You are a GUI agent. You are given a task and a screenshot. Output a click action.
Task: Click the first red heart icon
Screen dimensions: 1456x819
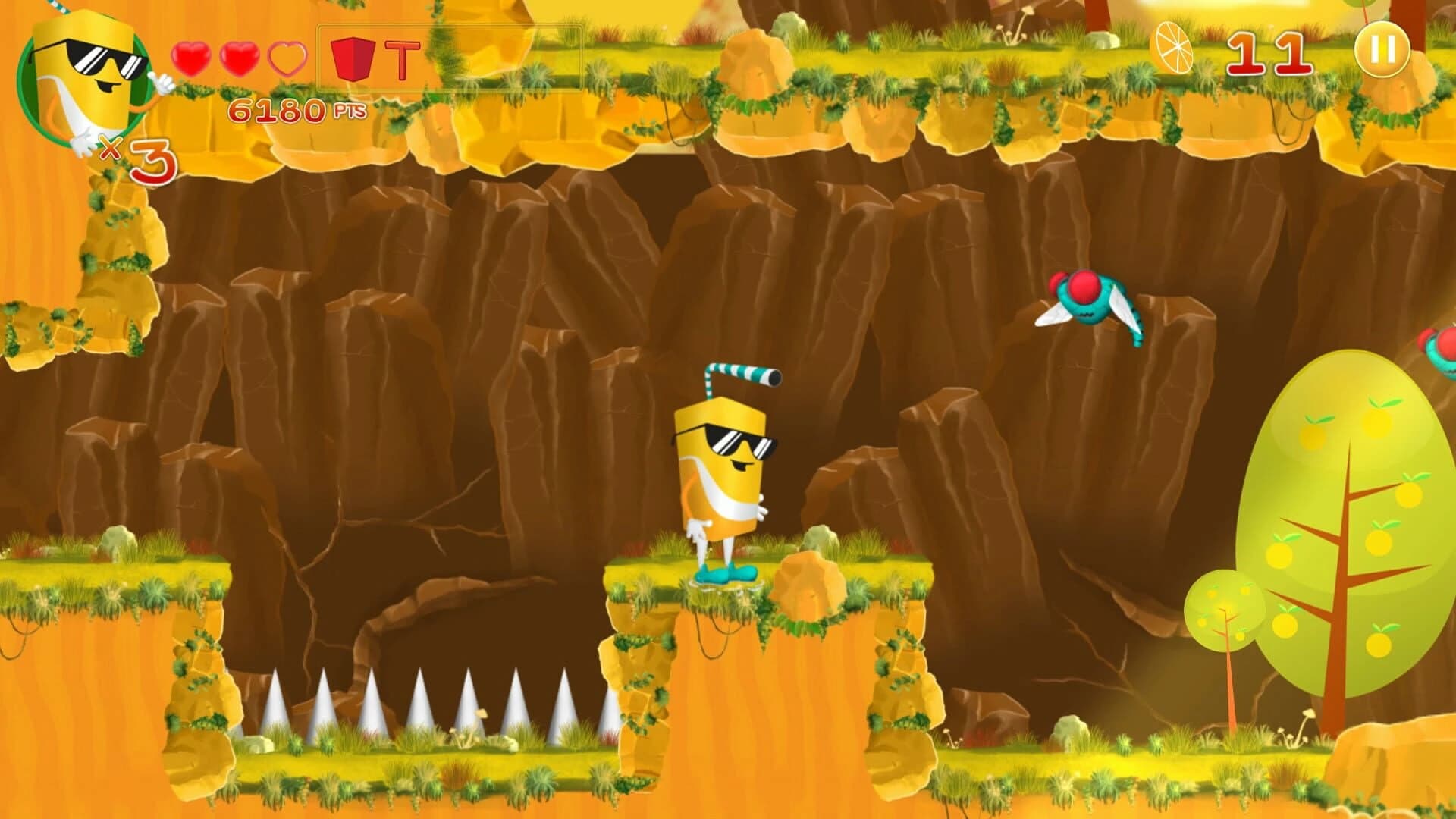(x=192, y=58)
